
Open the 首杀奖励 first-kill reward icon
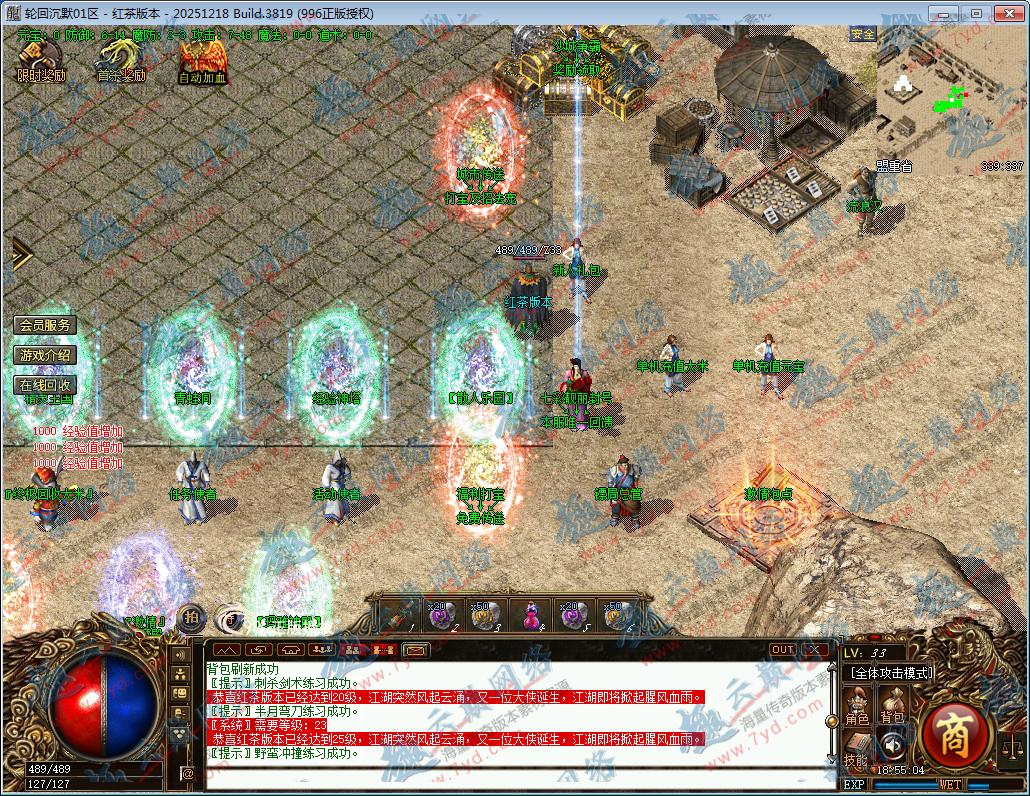pos(120,62)
